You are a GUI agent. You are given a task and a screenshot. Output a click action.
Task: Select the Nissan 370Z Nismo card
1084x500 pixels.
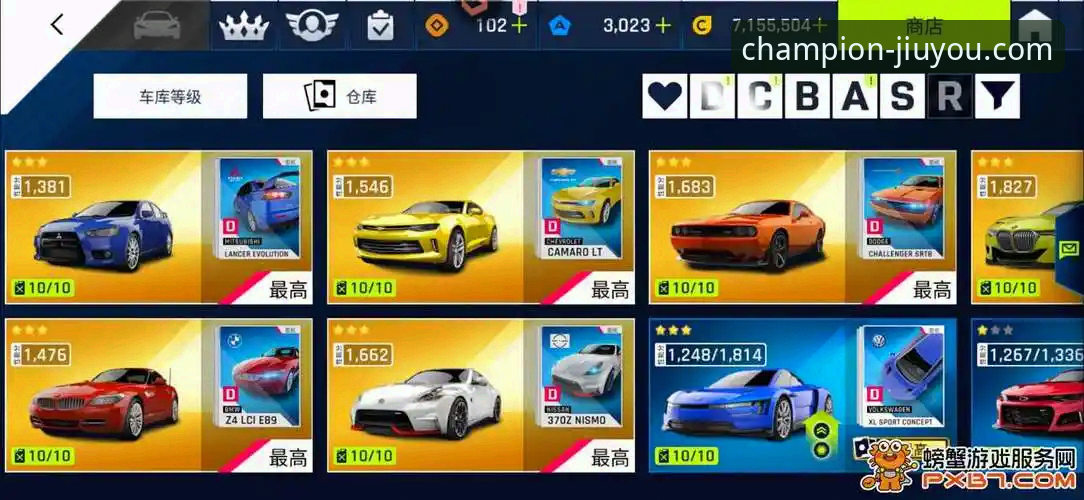point(480,395)
